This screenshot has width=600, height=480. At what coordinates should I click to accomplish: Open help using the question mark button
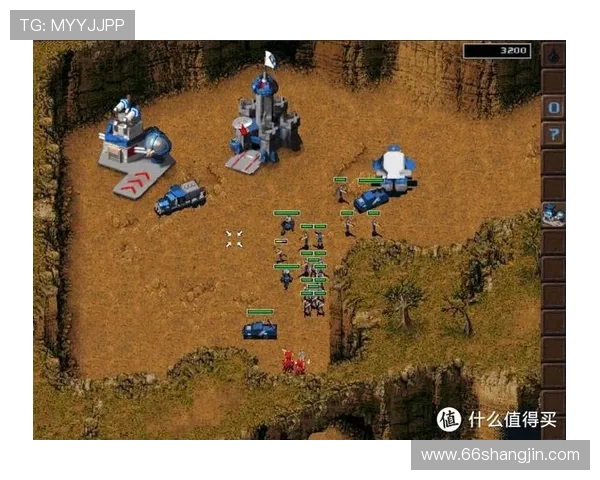tap(554, 134)
